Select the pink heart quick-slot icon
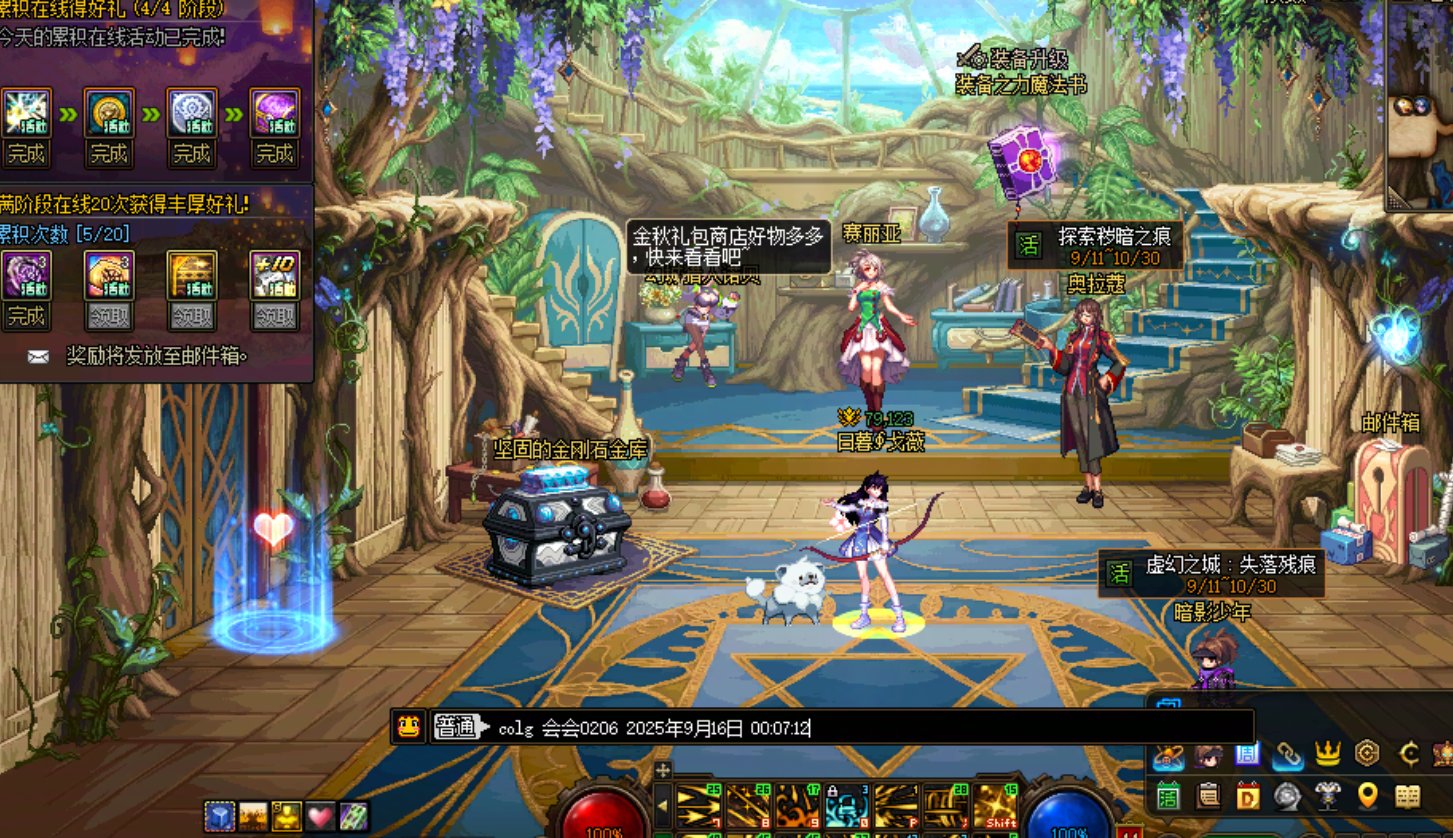The height and width of the screenshot is (838, 1453). (320, 816)
